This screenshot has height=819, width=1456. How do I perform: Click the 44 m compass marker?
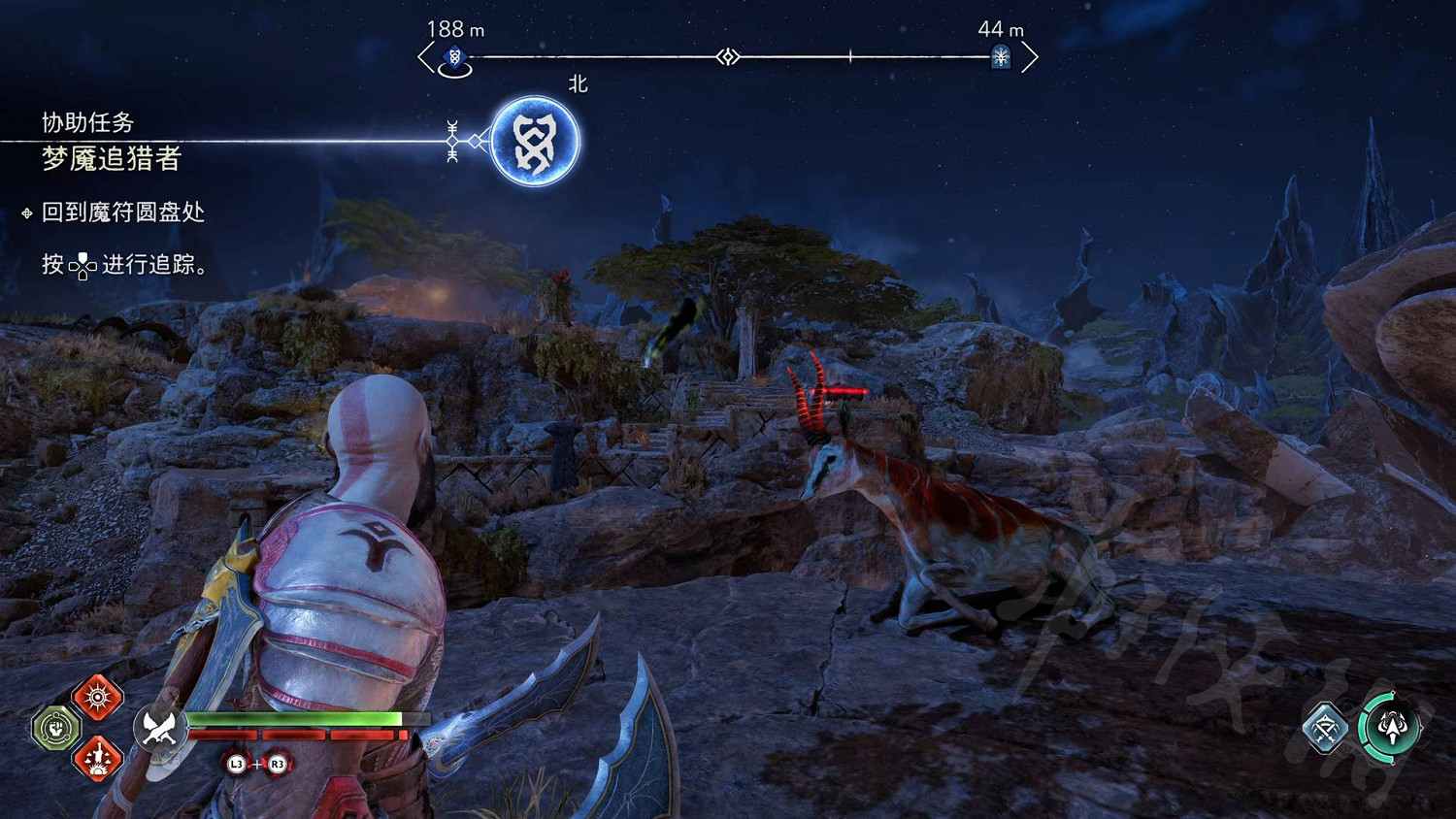point(1001,57)
